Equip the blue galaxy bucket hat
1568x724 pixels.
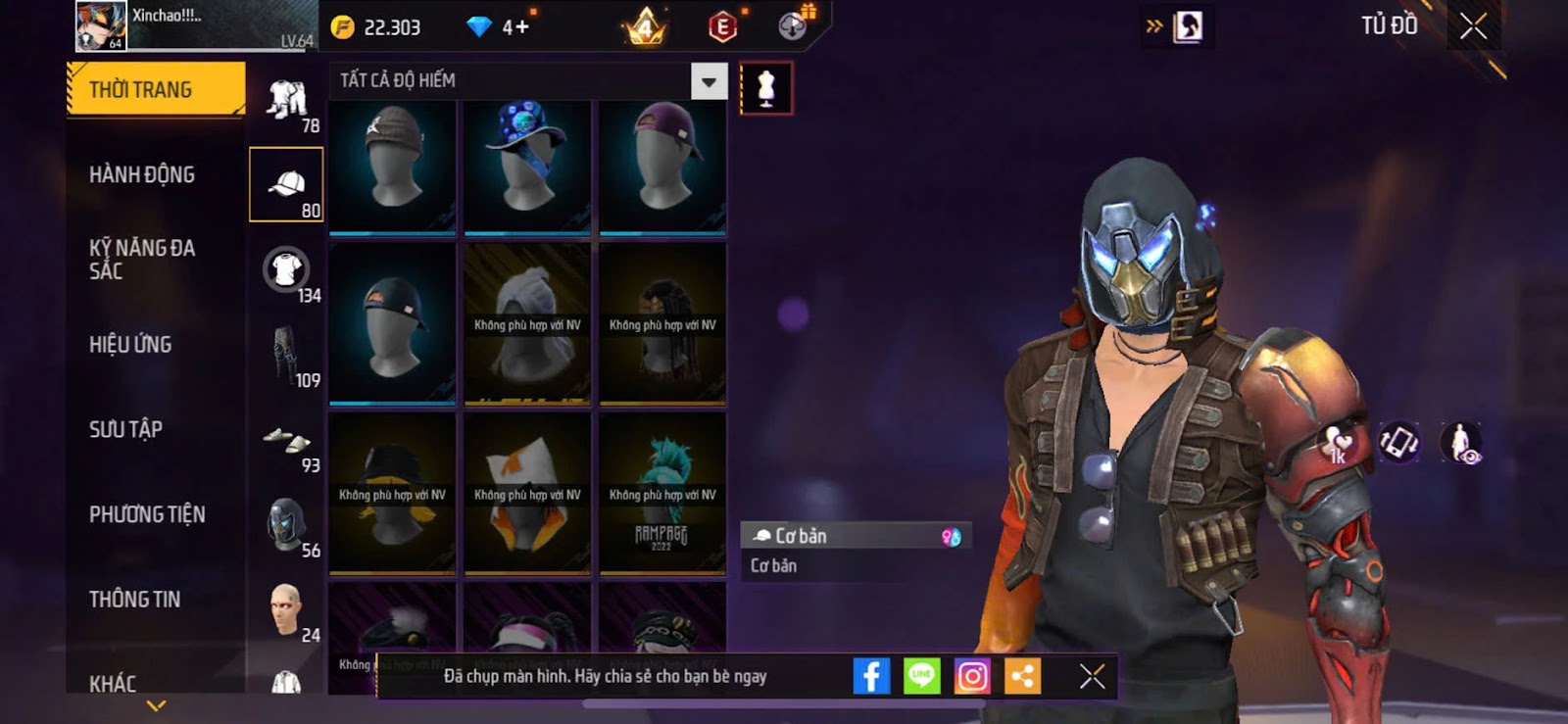click(x=527, y=166)
